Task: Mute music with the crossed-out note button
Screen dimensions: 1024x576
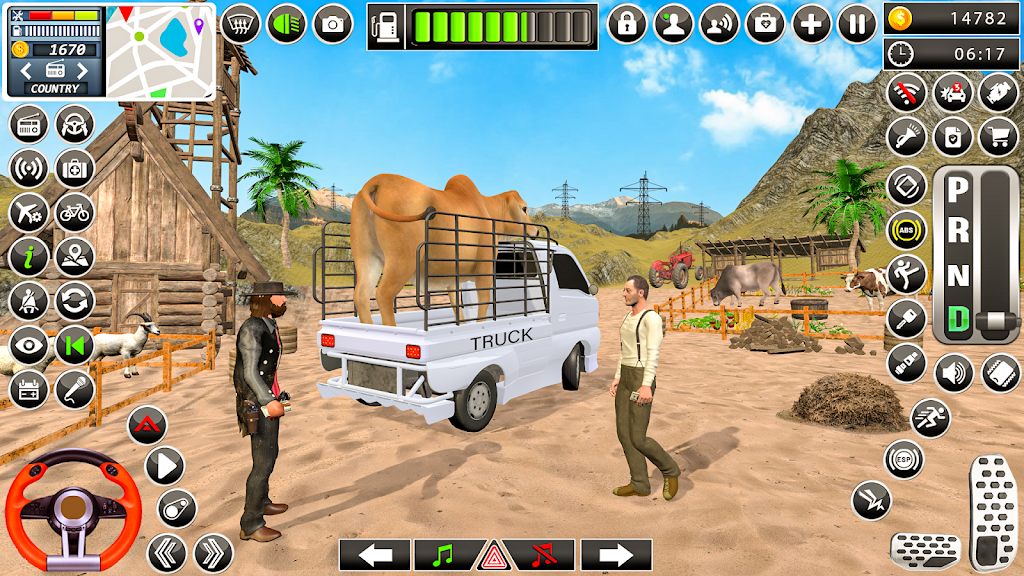Action: tap(544, 555)
